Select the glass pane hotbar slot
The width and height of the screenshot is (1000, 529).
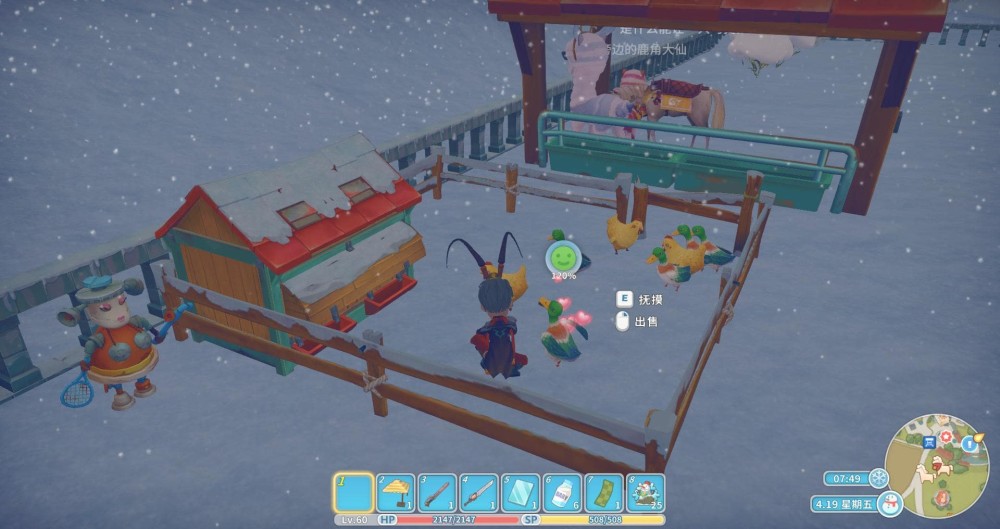tap(521, 492)
